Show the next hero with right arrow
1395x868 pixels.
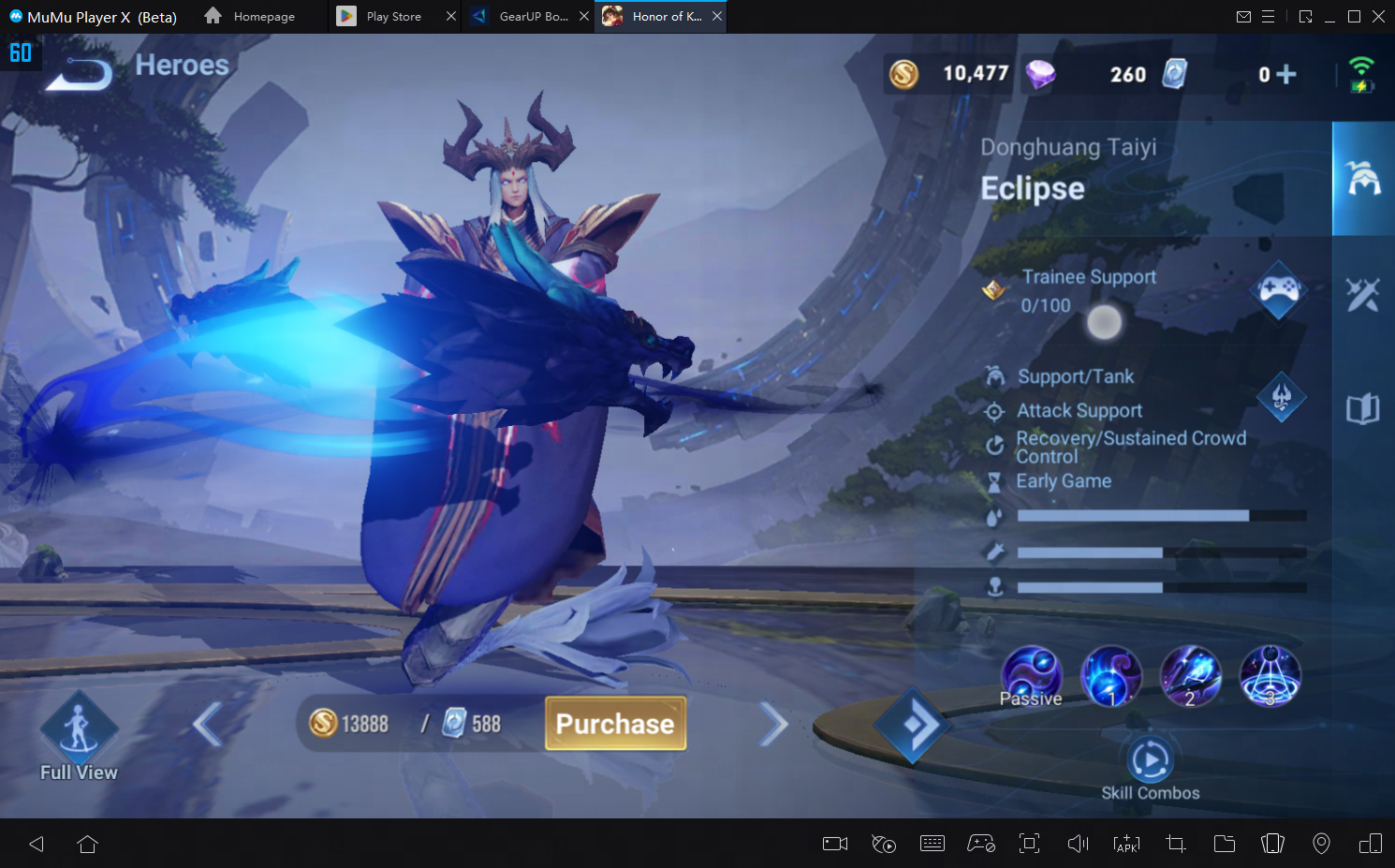(x=773, y=724)
